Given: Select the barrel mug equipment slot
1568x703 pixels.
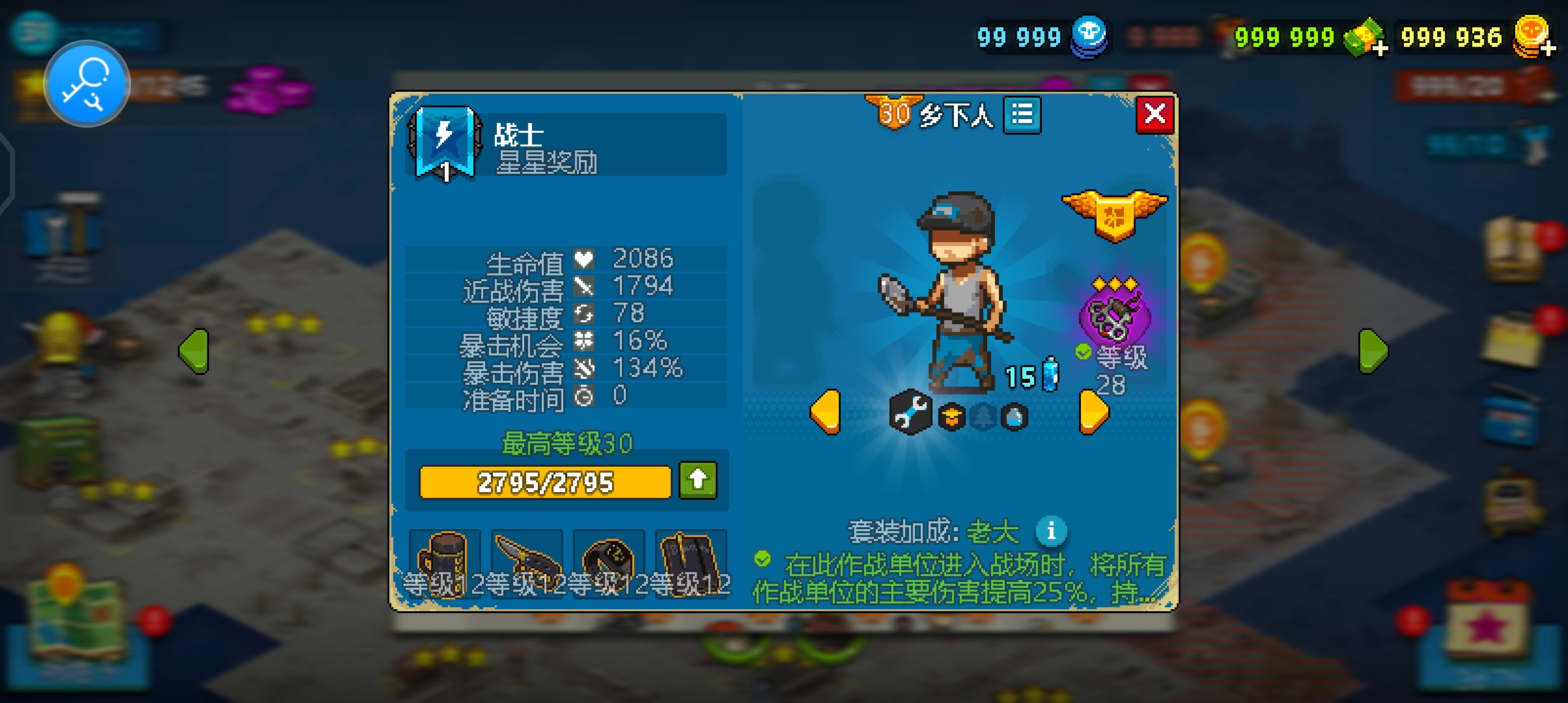Looking at the screenshot, I should (x=444, y=560).
